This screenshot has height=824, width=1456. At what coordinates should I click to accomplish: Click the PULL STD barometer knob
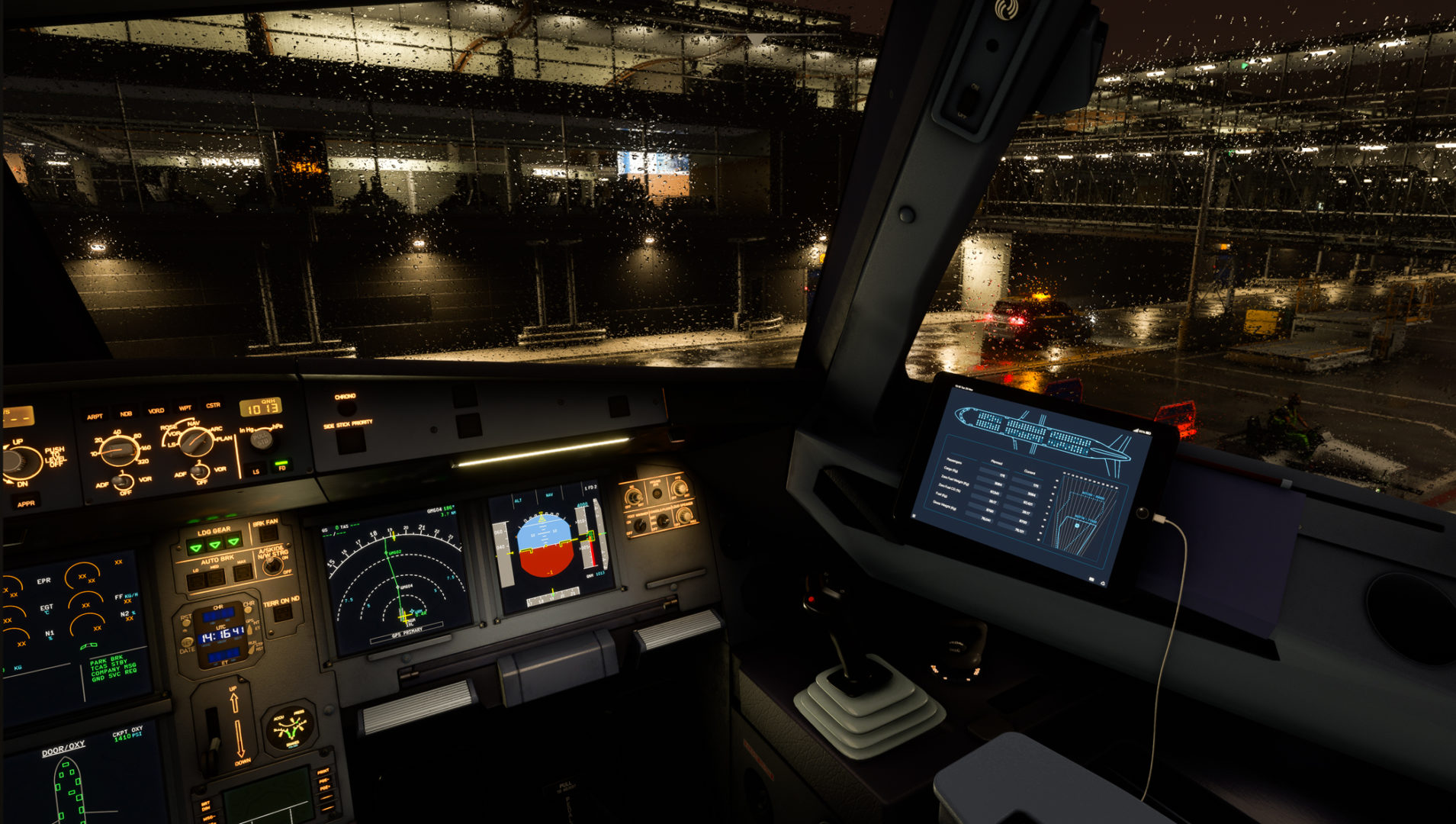click(x=262, y=439)
